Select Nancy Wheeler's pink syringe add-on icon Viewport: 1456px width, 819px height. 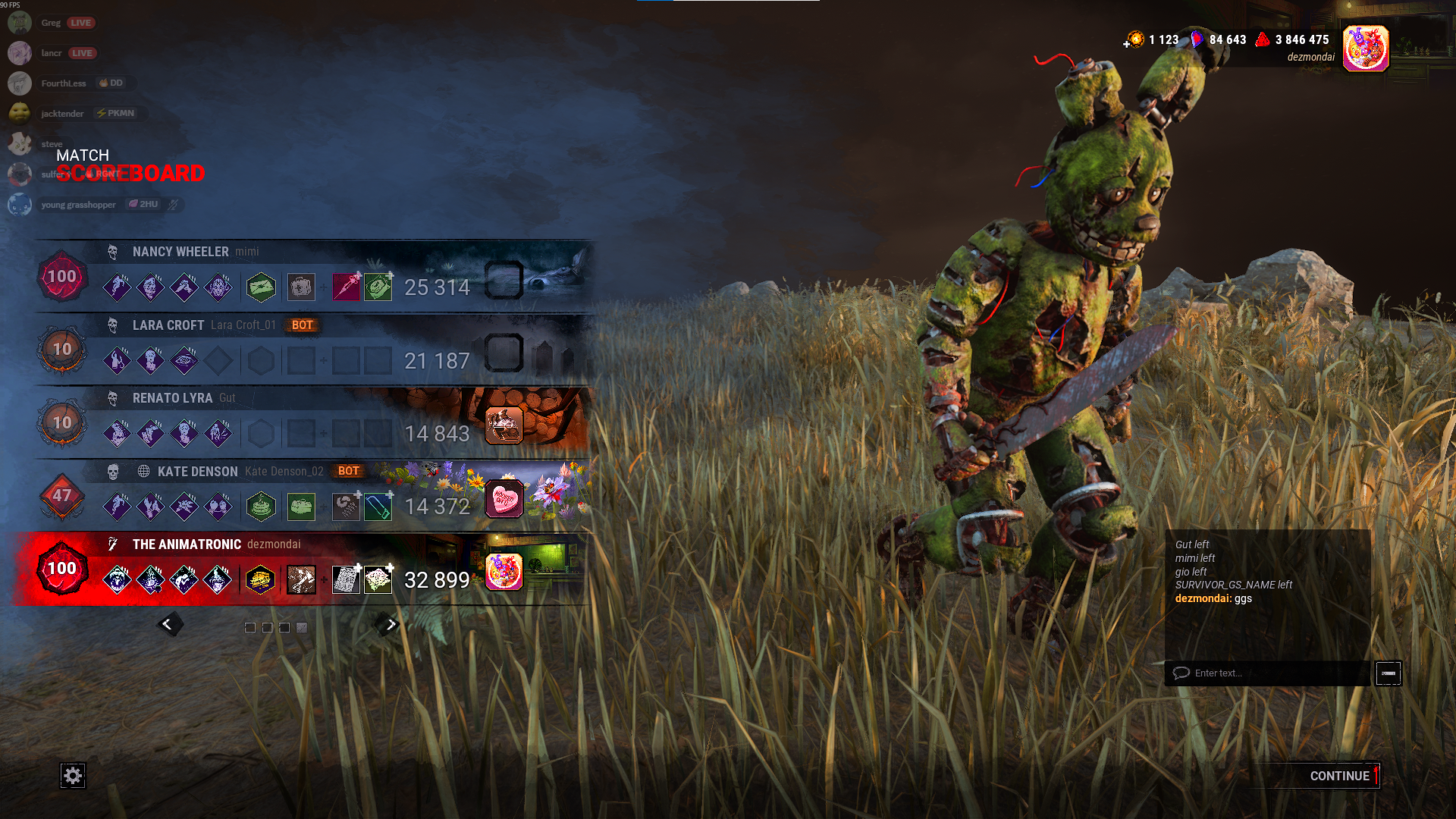[x=347, y=287]
